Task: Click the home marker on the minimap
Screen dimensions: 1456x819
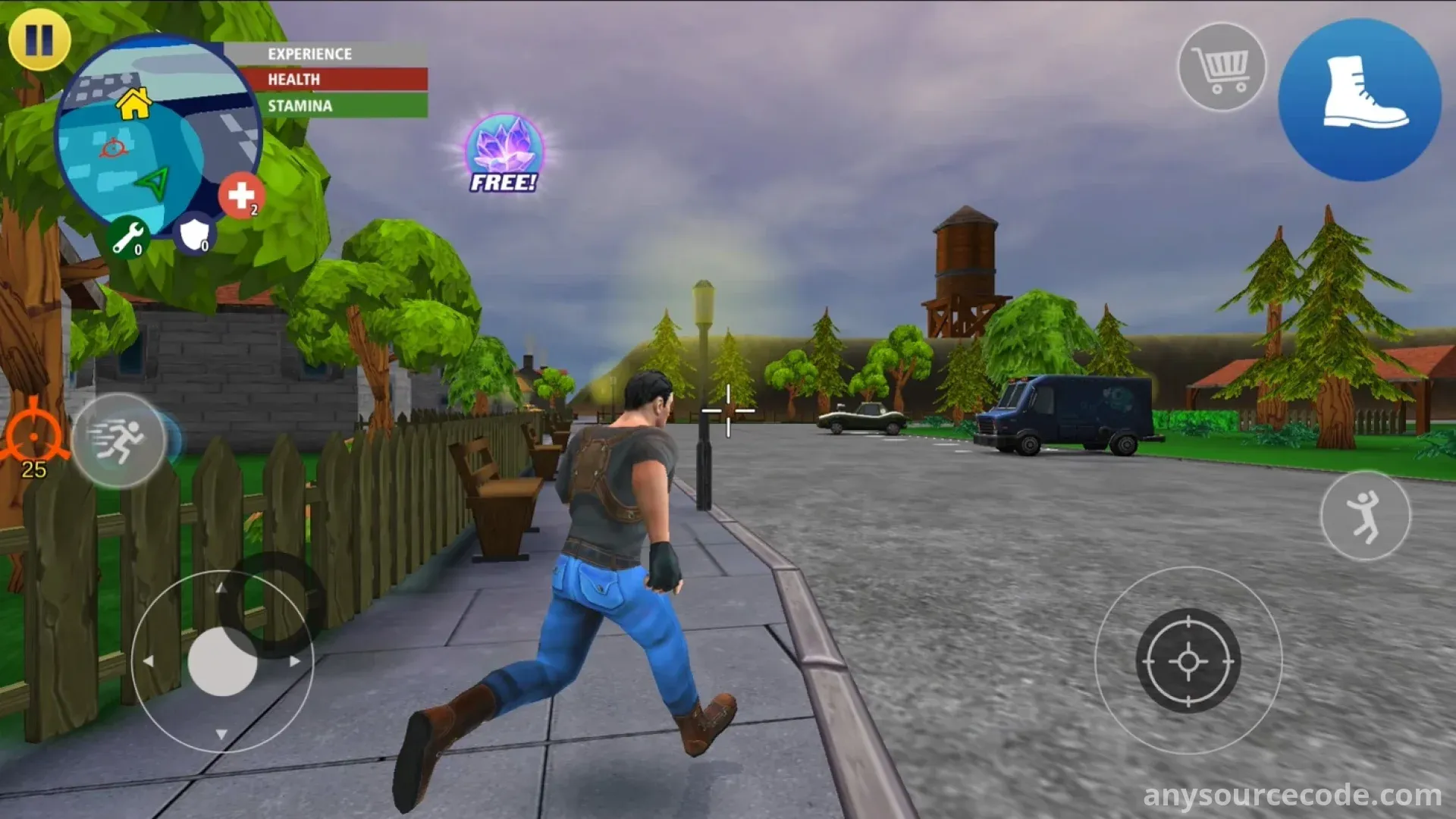Action: click(134, 104)
